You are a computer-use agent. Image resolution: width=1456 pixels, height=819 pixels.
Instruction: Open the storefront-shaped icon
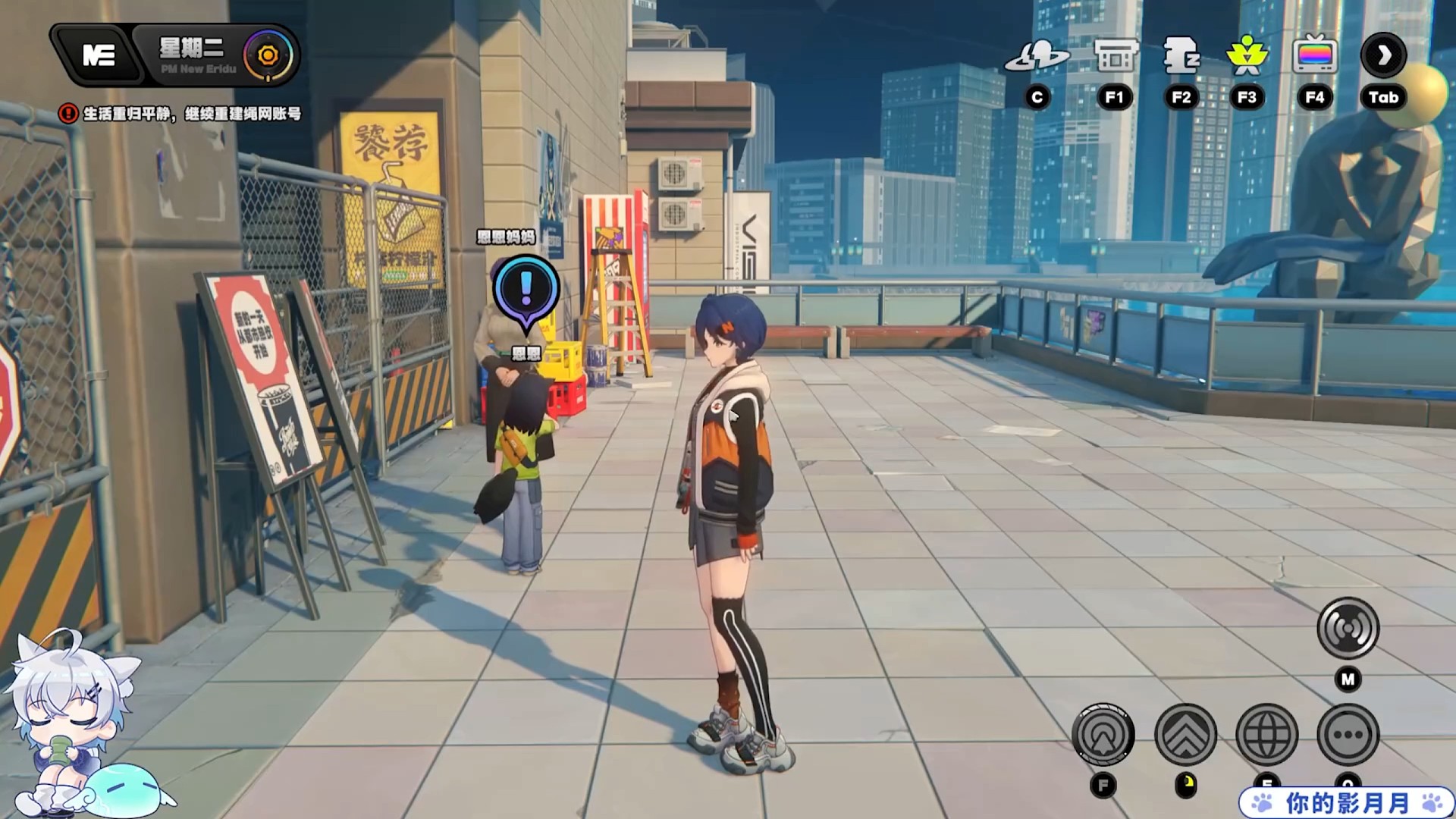pos(1115,56)
